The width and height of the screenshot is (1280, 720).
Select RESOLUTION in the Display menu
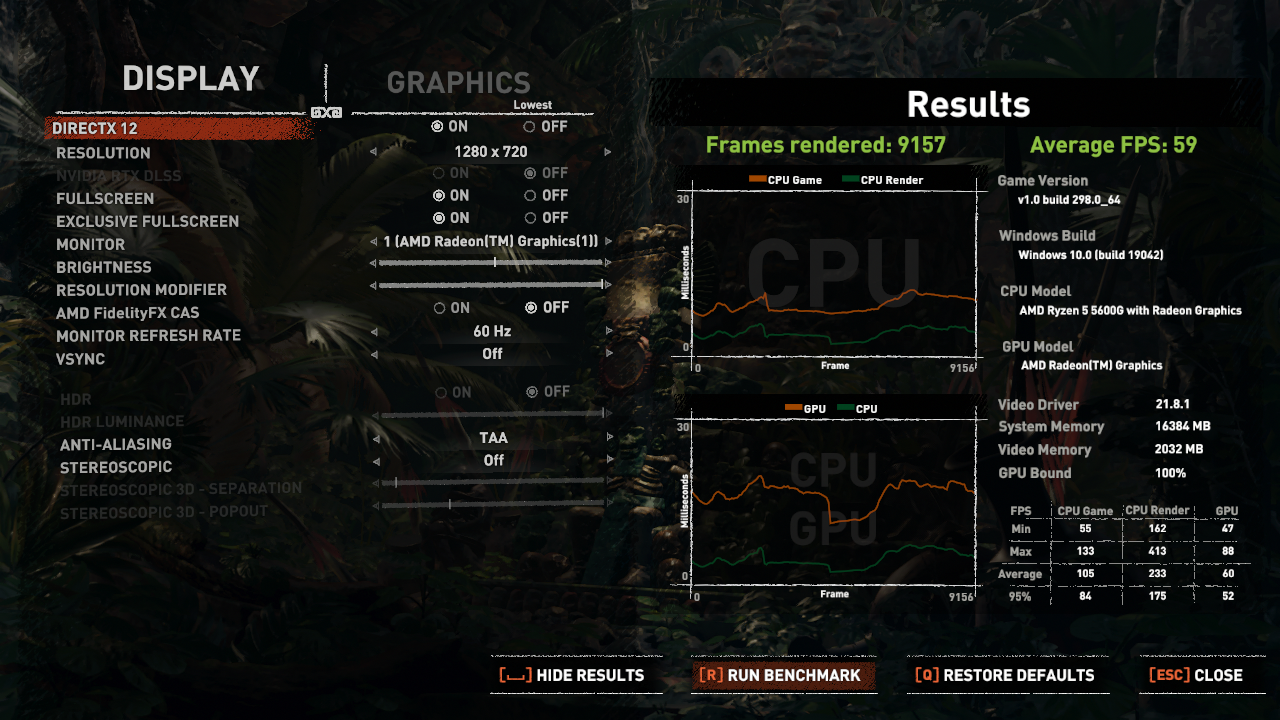pyautogui.click(x=103, y=152)
